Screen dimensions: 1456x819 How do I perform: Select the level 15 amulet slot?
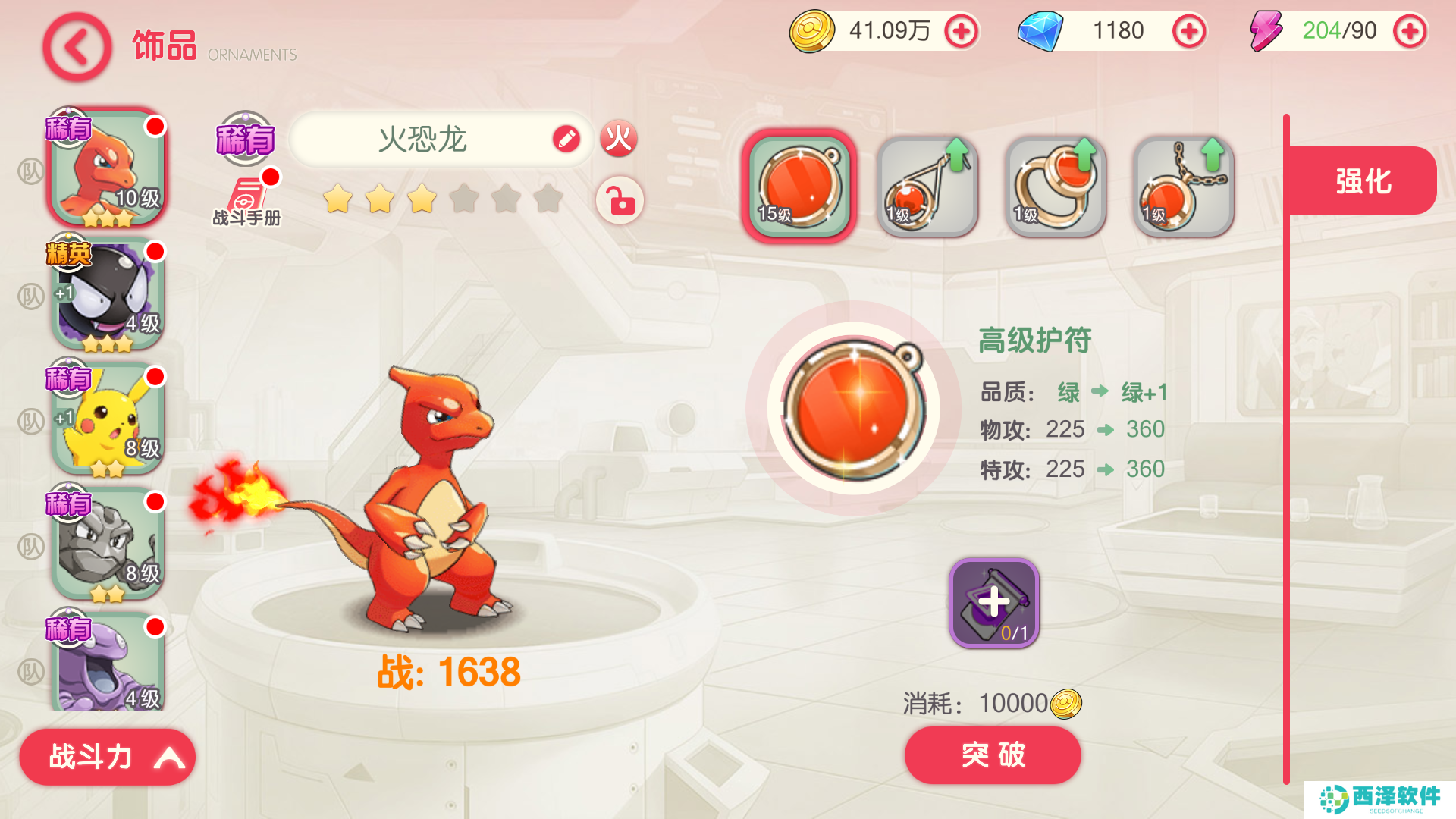click(x=799, y=186)
